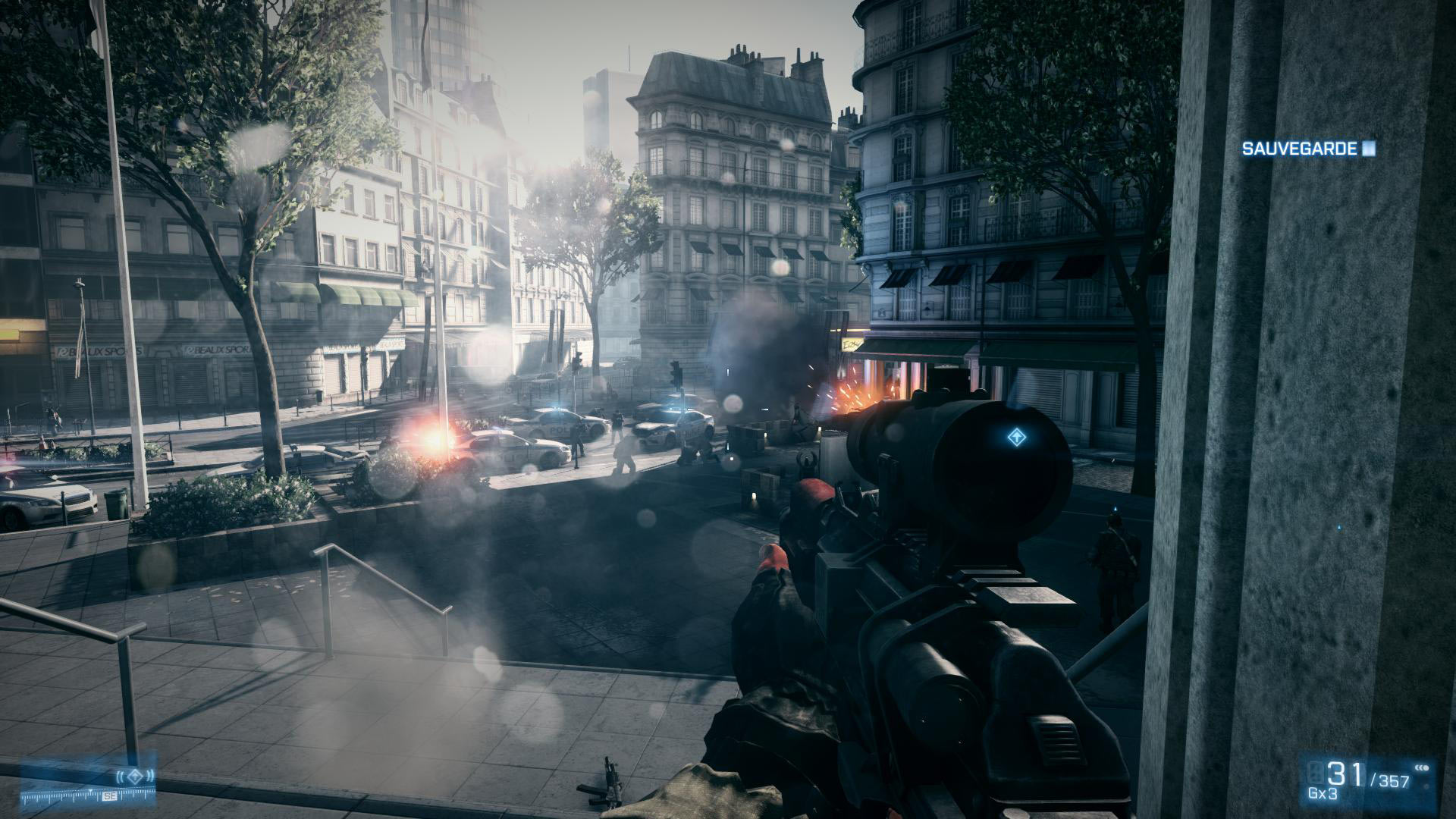Click the blue diamond objective waypoint marker
This screenshot has width=1456, height=819.
pyautogui.click(x=1015, y=437)
